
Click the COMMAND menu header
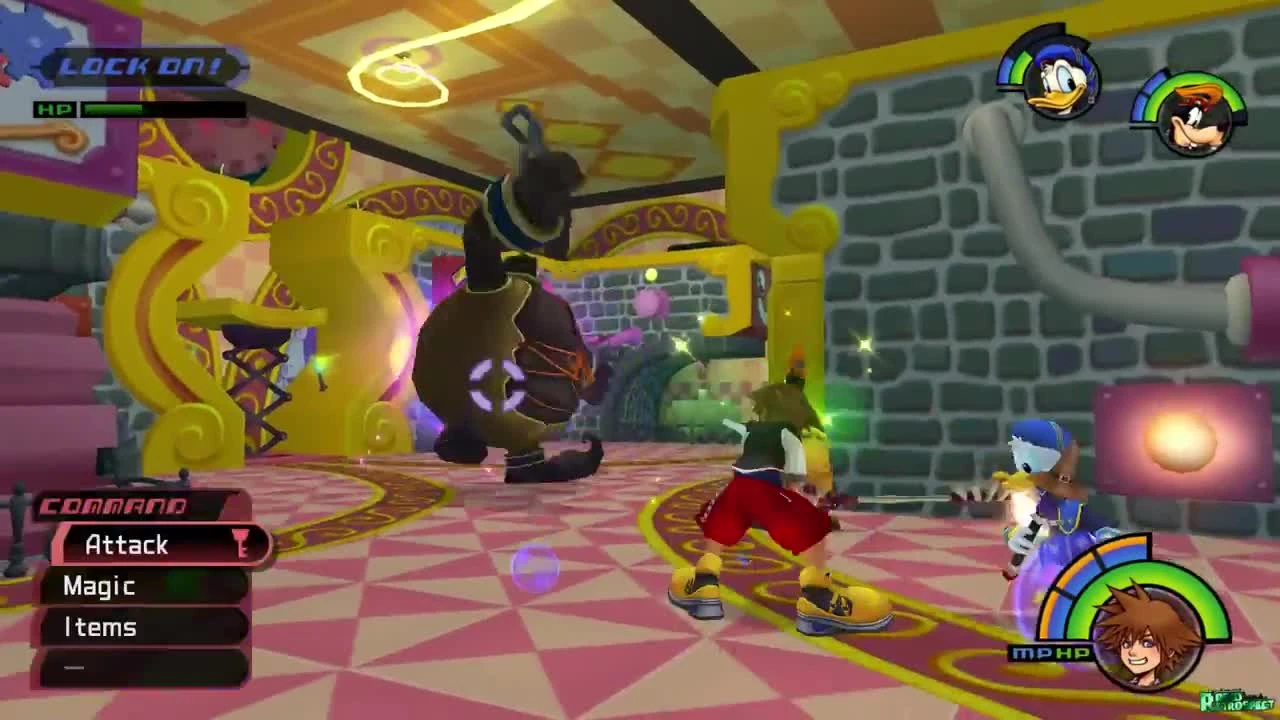(110, 507)
